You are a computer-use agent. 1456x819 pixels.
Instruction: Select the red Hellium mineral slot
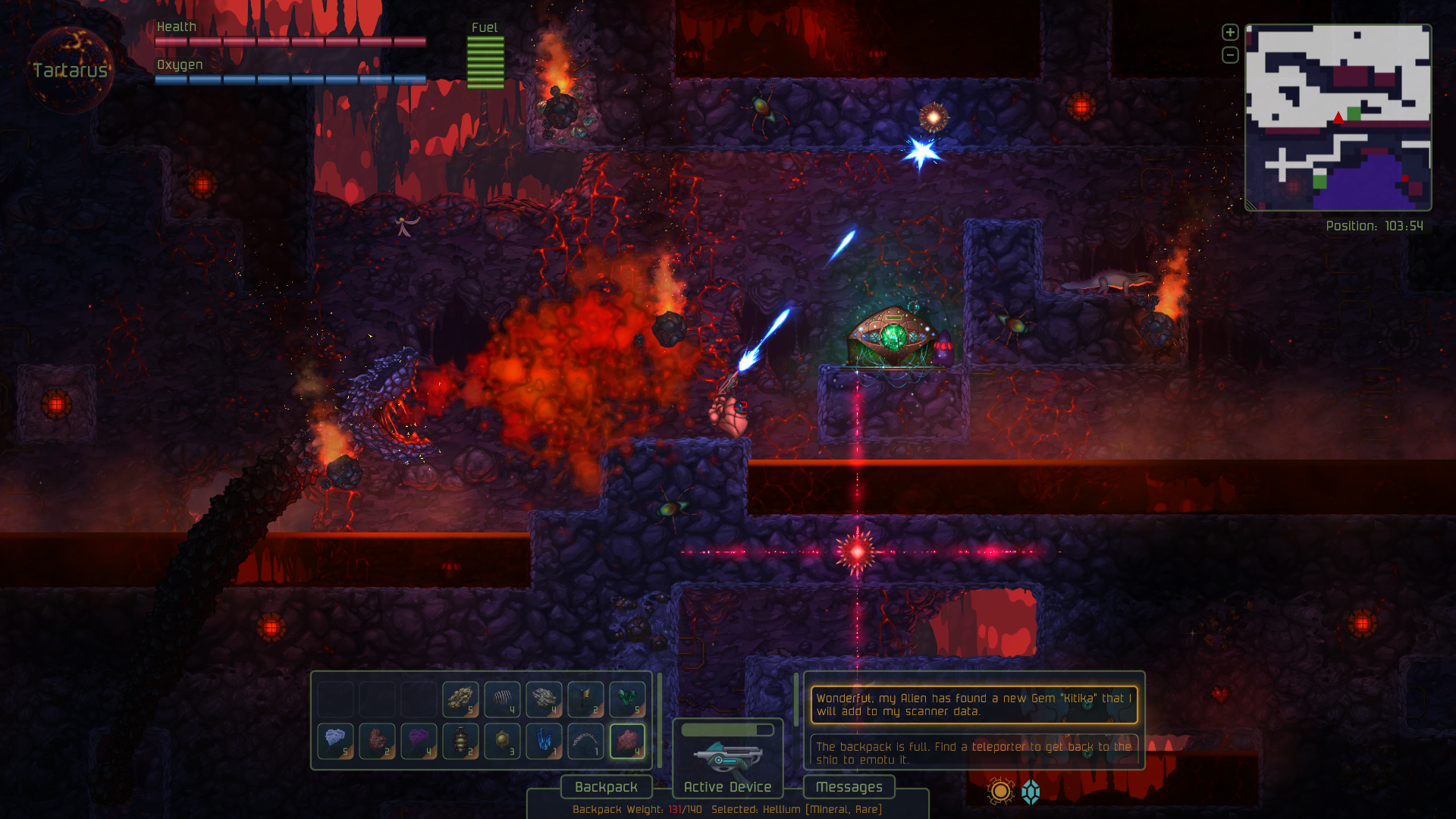(x=627, y=741)
